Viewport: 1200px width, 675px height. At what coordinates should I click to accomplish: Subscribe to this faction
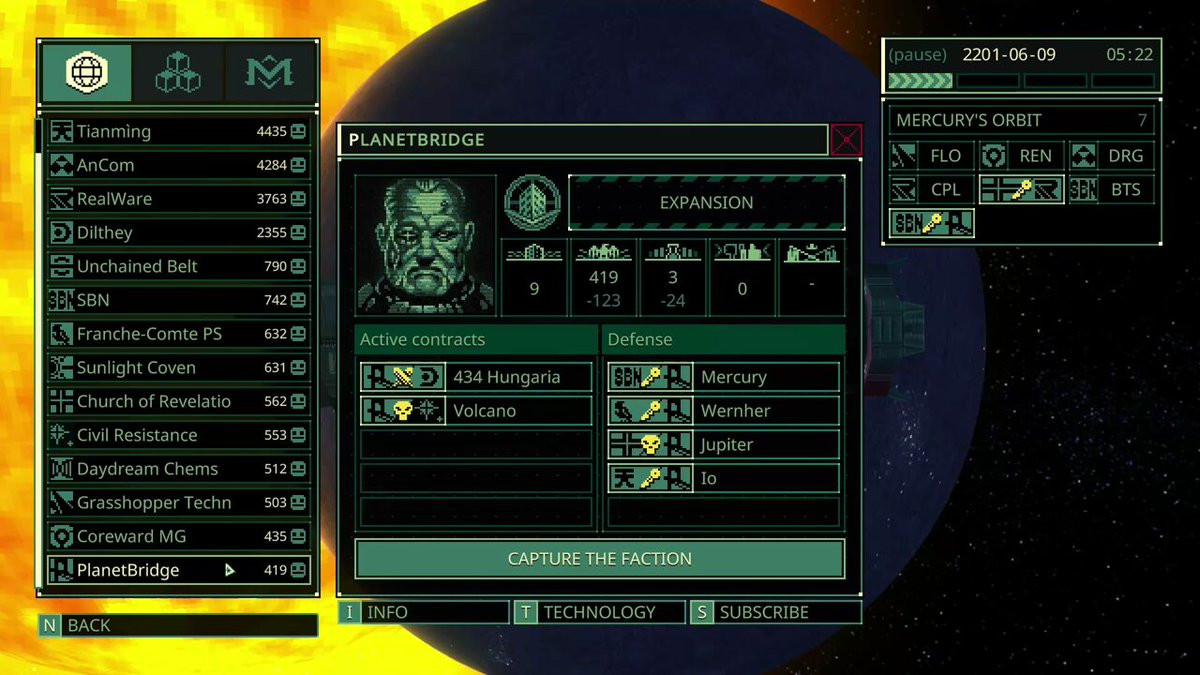click(x=775, y=612)
